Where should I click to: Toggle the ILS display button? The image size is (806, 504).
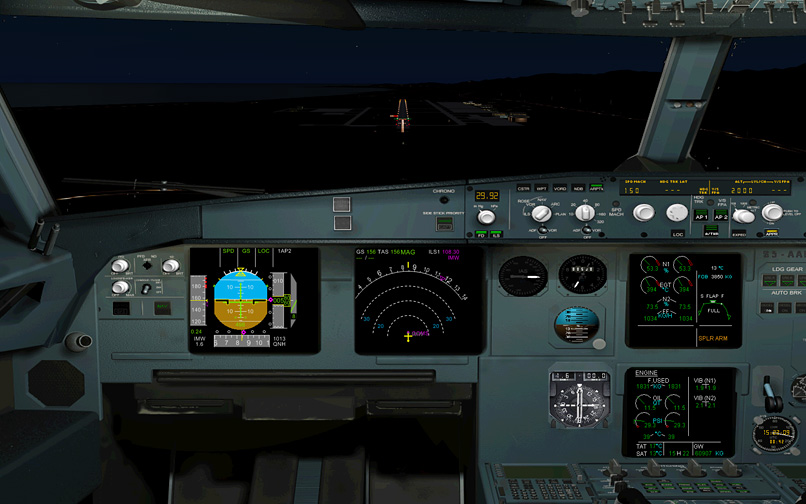pyautogui.click(x=497, y=235)
